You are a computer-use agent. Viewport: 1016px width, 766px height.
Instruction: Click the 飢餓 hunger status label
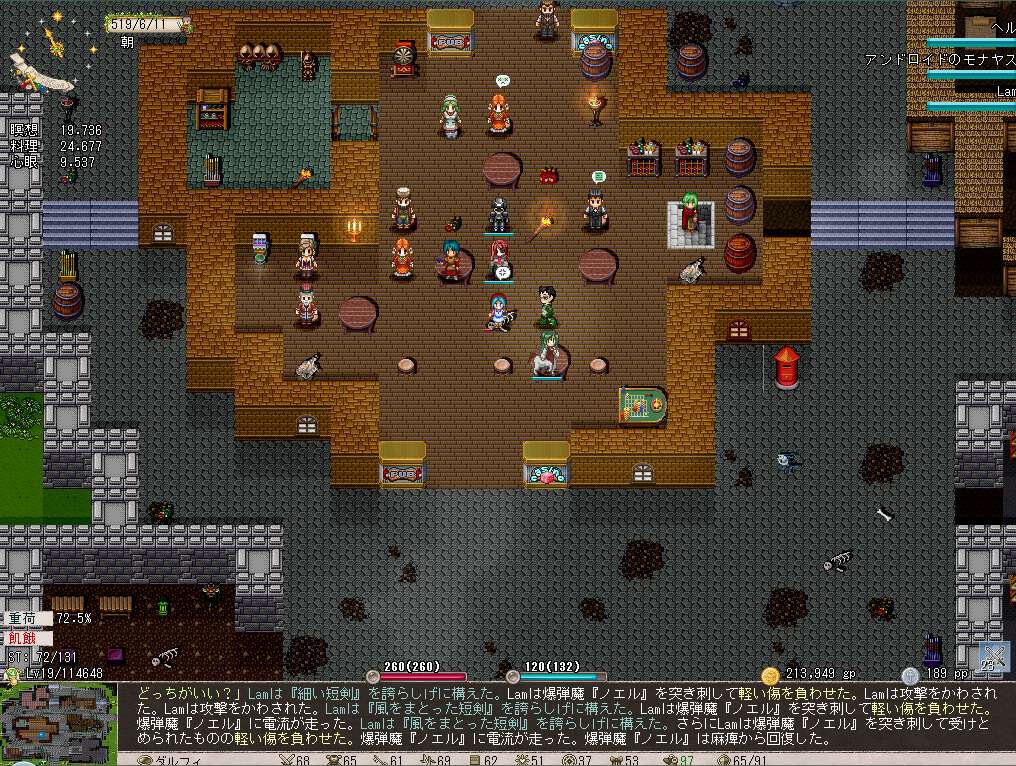24,638
